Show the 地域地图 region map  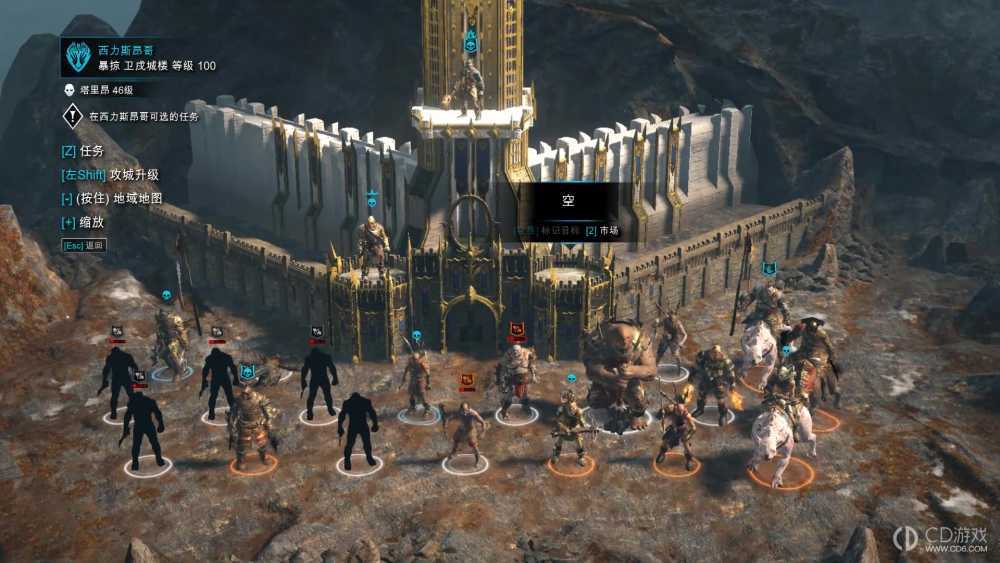tap(111, 198)
